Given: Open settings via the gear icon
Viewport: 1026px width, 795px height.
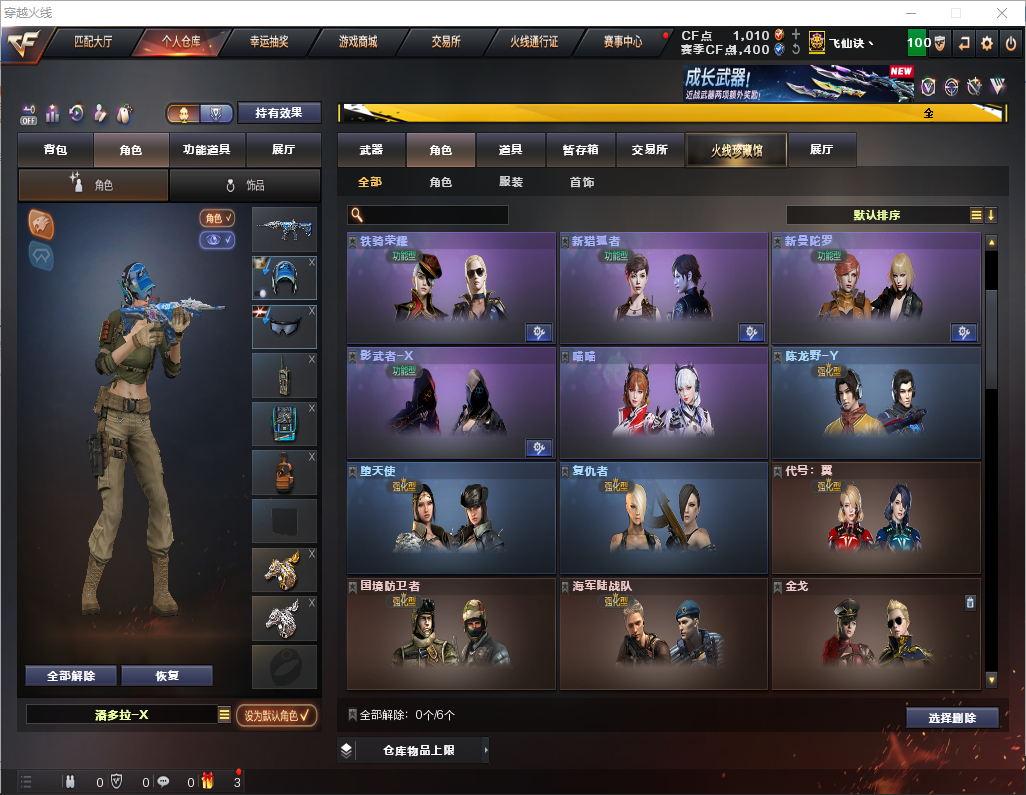Looking at the screenshot, I should [987, 43].
